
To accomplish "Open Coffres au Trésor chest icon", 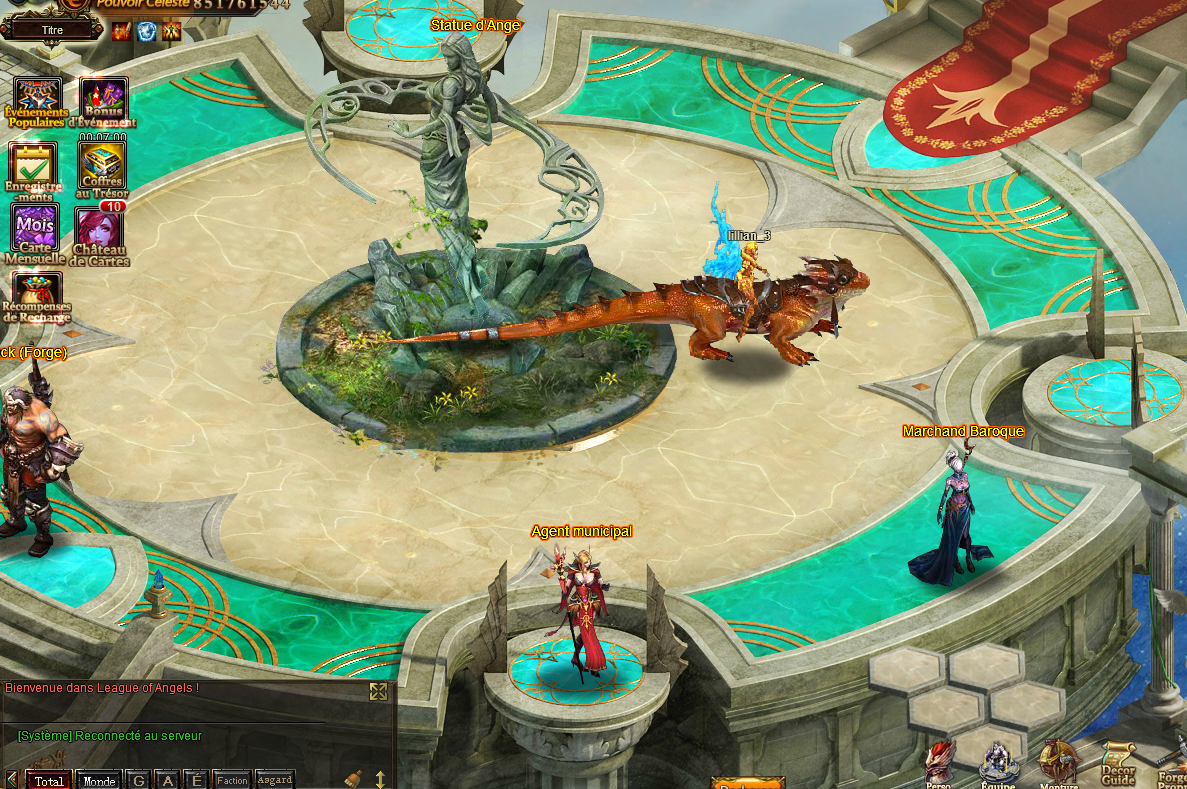I will [x=102, y=164].
